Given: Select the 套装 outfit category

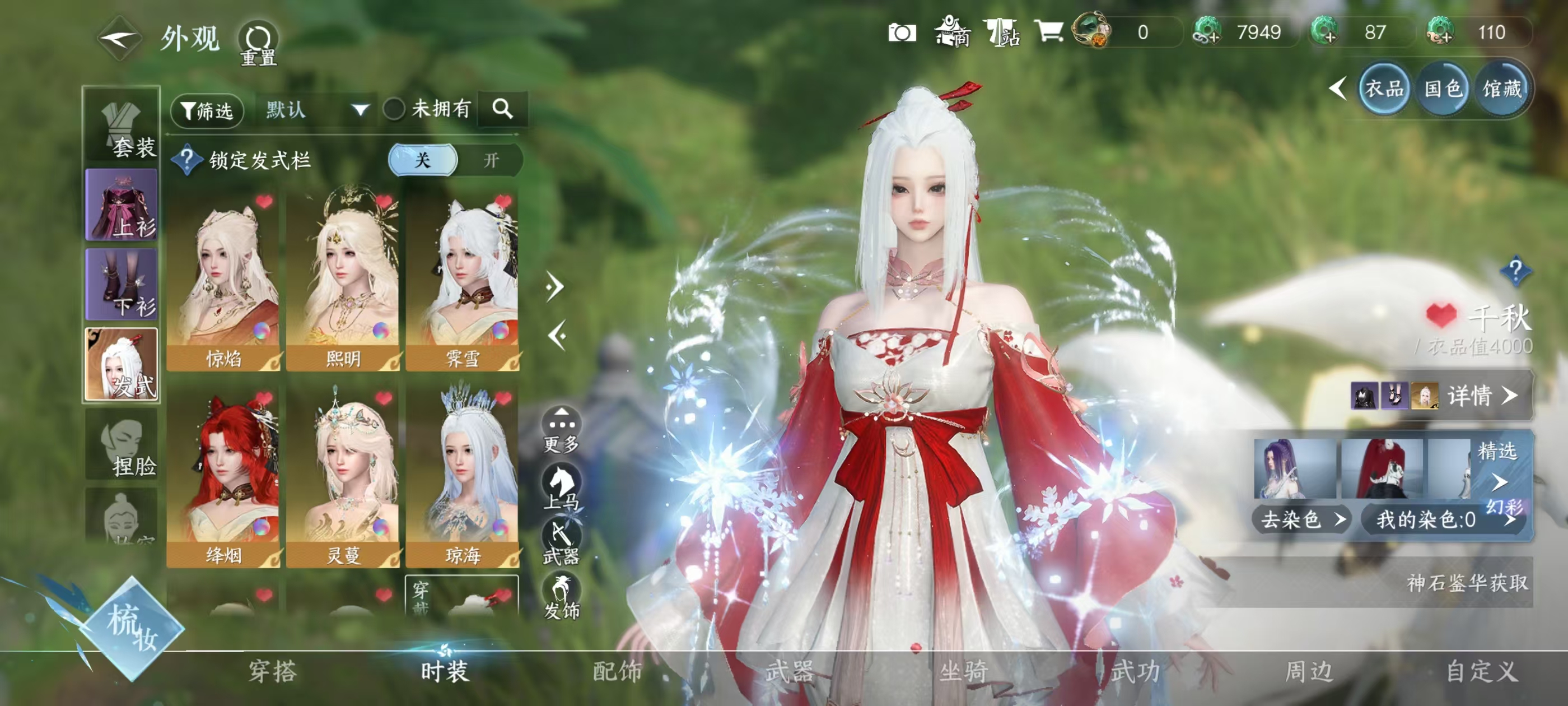Looking at the screenshot, I should coord(122,128).
